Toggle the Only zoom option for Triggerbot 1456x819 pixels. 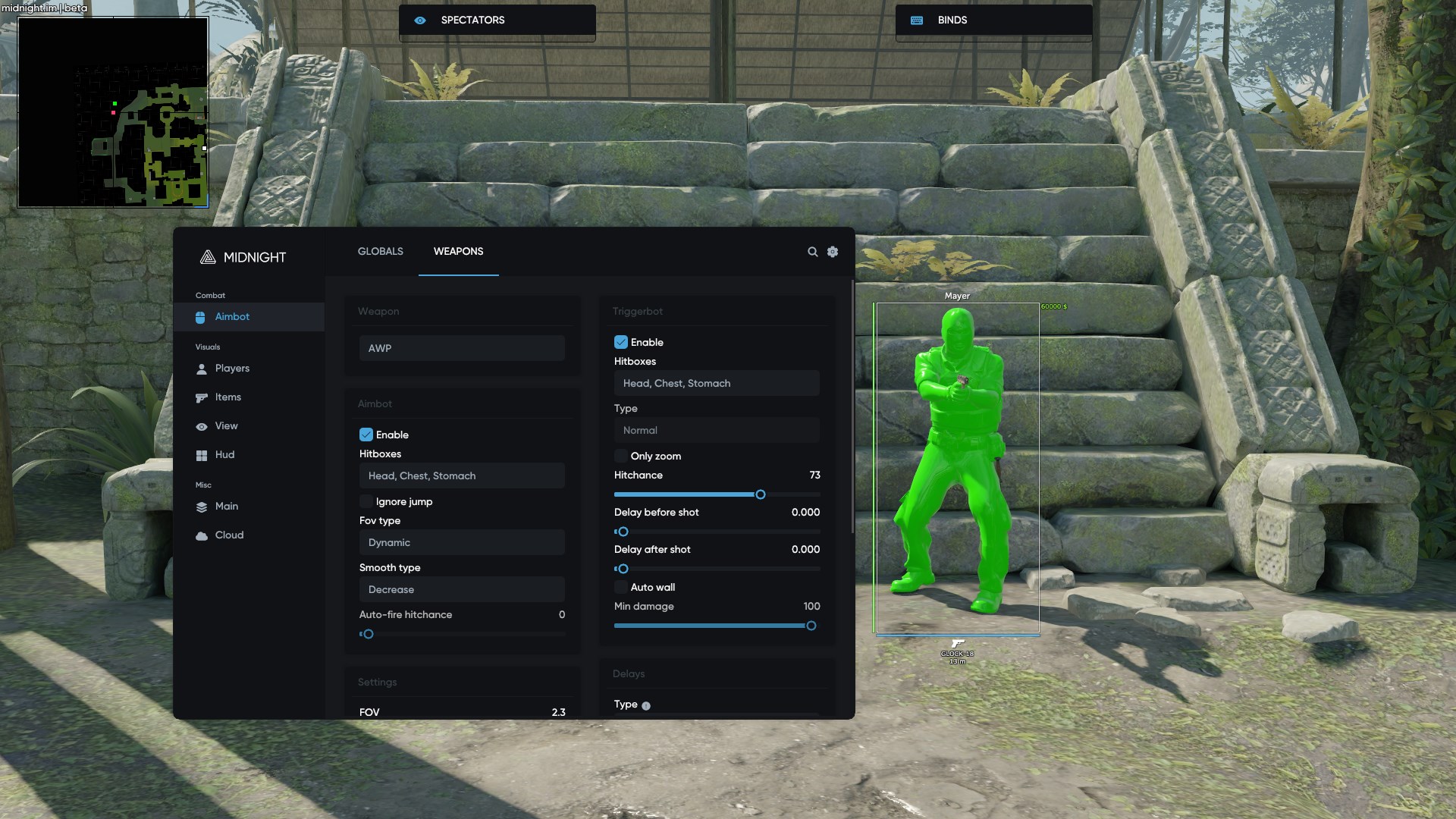pyautogui.click(x=622, y=456)
